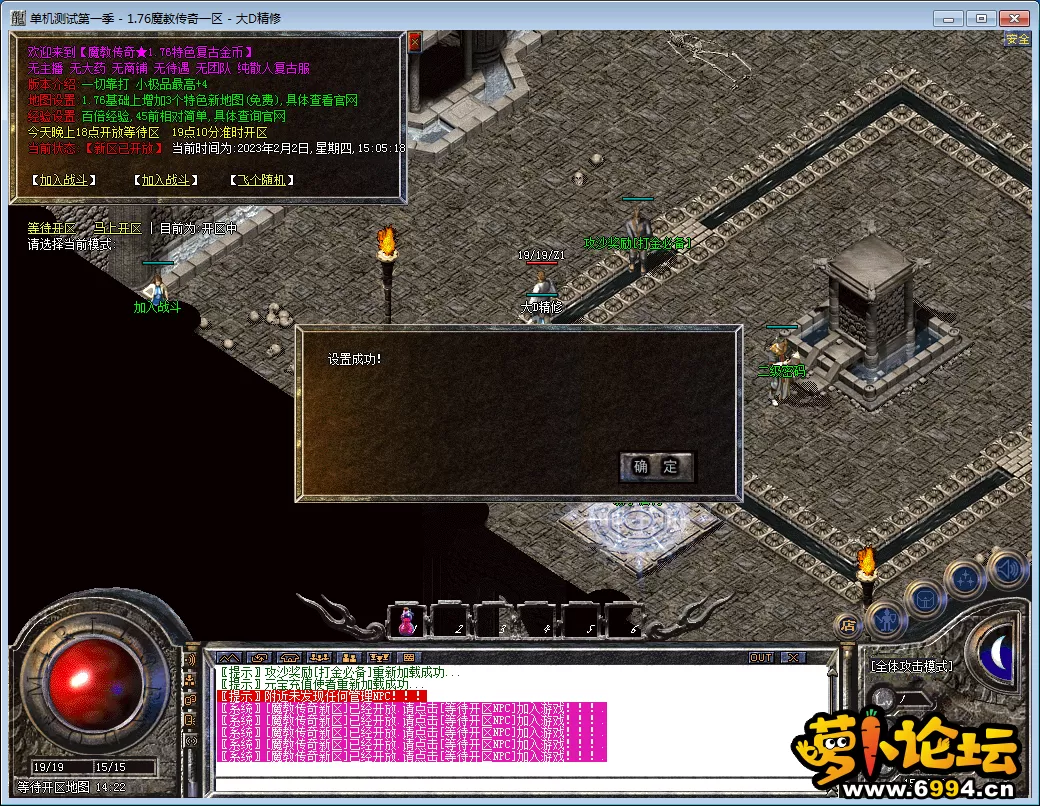Open the 店 shop button
Image resolution: width=1040 pixels, height=806 pixels.
(x=846, y=627)
